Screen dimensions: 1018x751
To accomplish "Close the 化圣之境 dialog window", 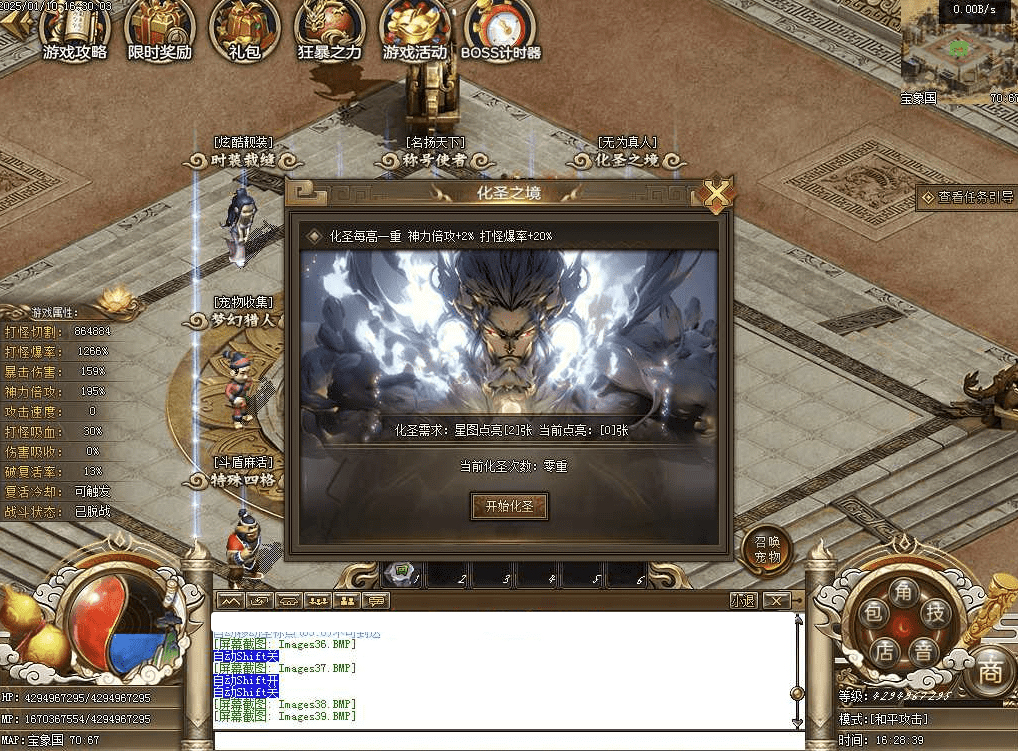I will point(716,193).
